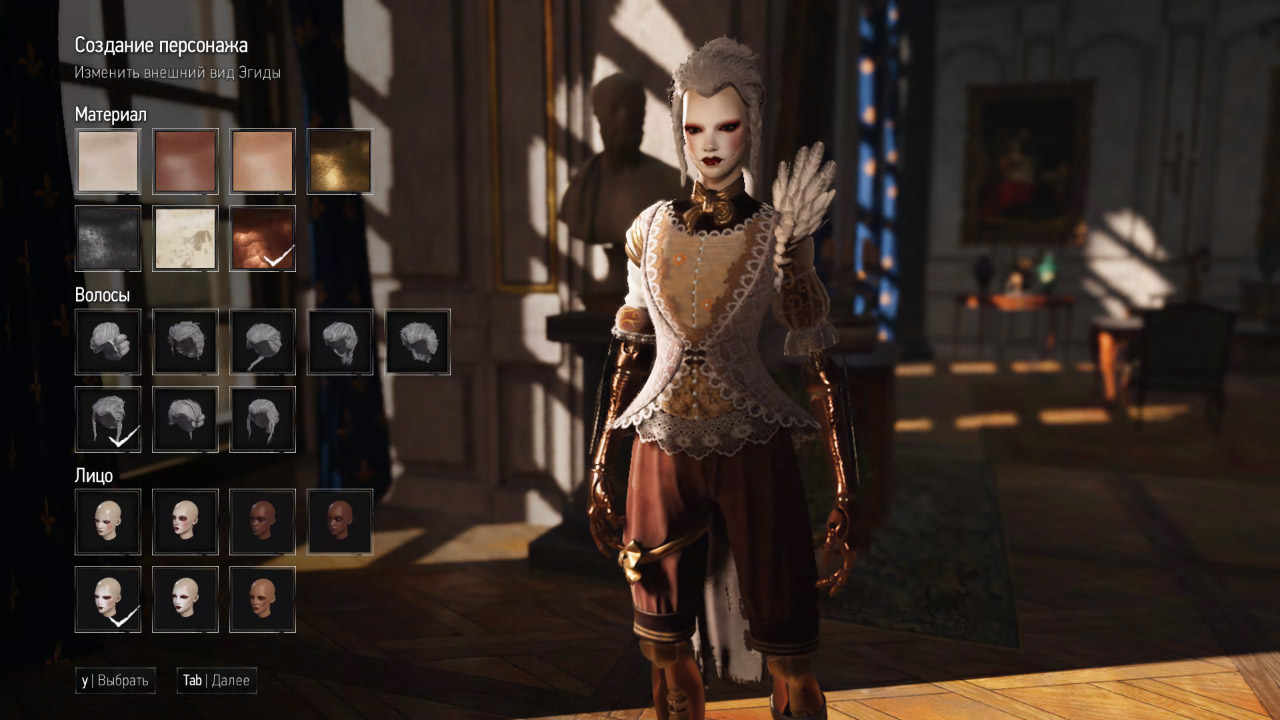Select the dark gray iron material
The image size is (1280, 720).
coord(108,238)
